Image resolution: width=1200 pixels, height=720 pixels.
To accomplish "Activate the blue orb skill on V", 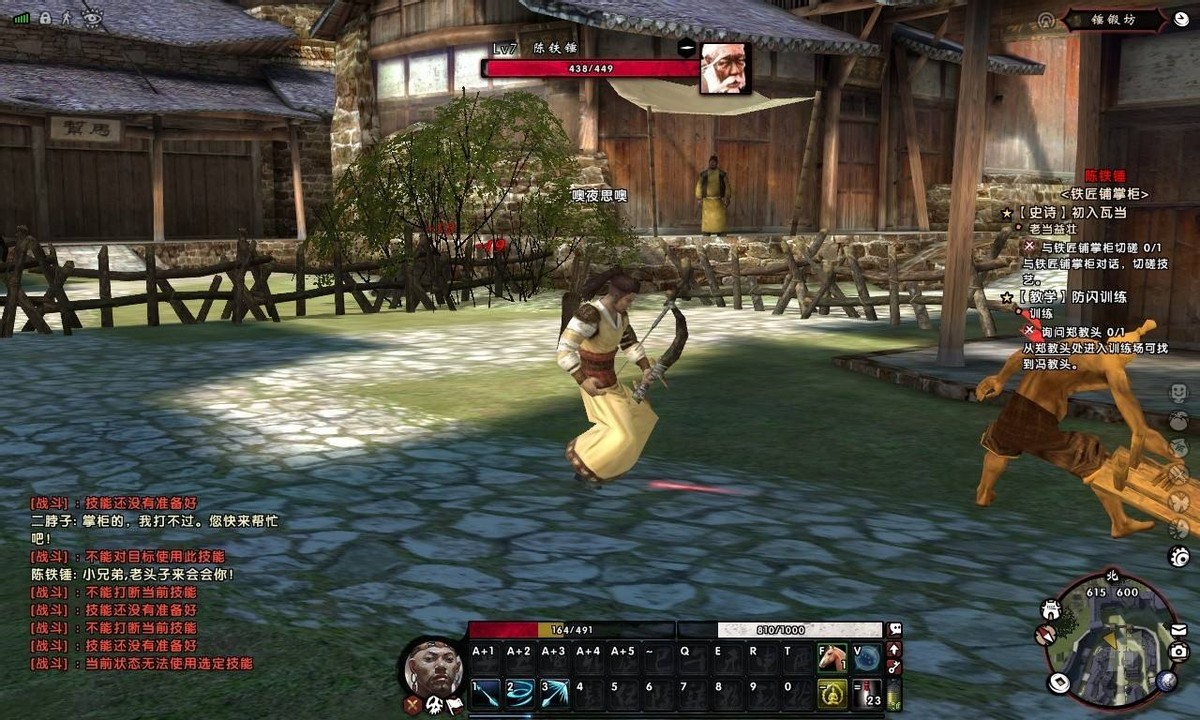I will point(866,657).
